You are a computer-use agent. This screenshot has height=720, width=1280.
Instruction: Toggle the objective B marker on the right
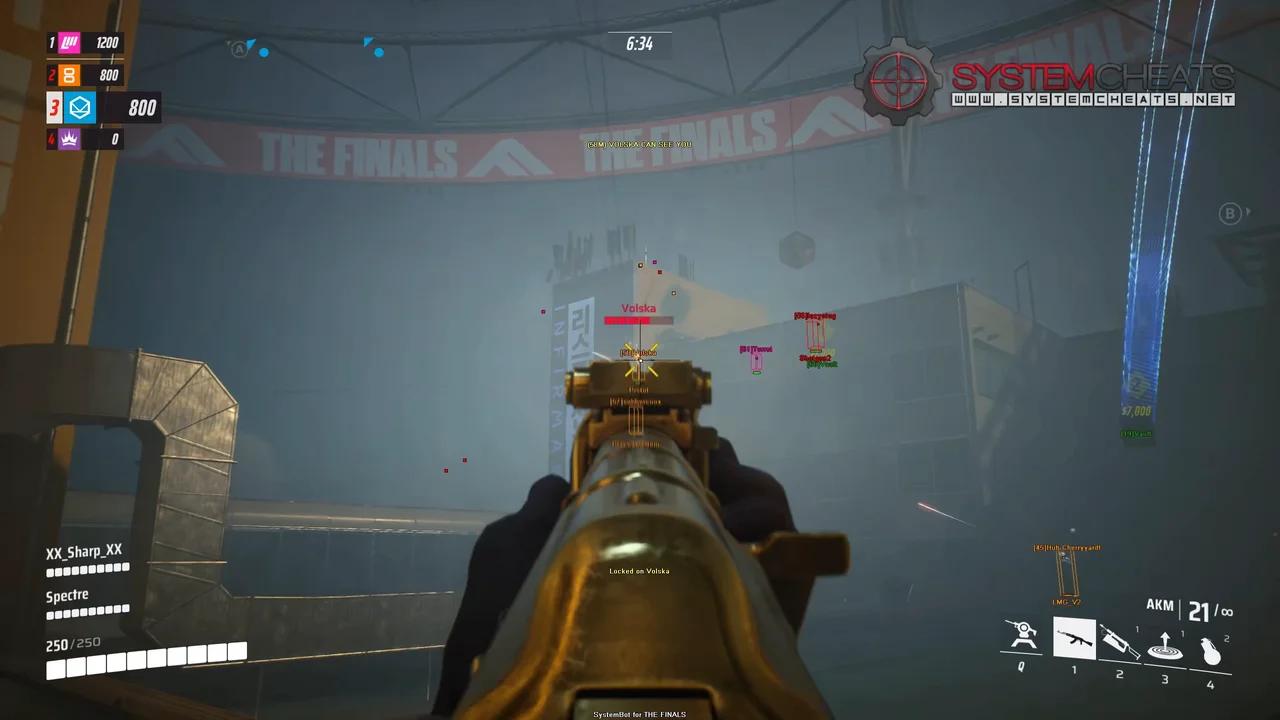pos(1229,213)
